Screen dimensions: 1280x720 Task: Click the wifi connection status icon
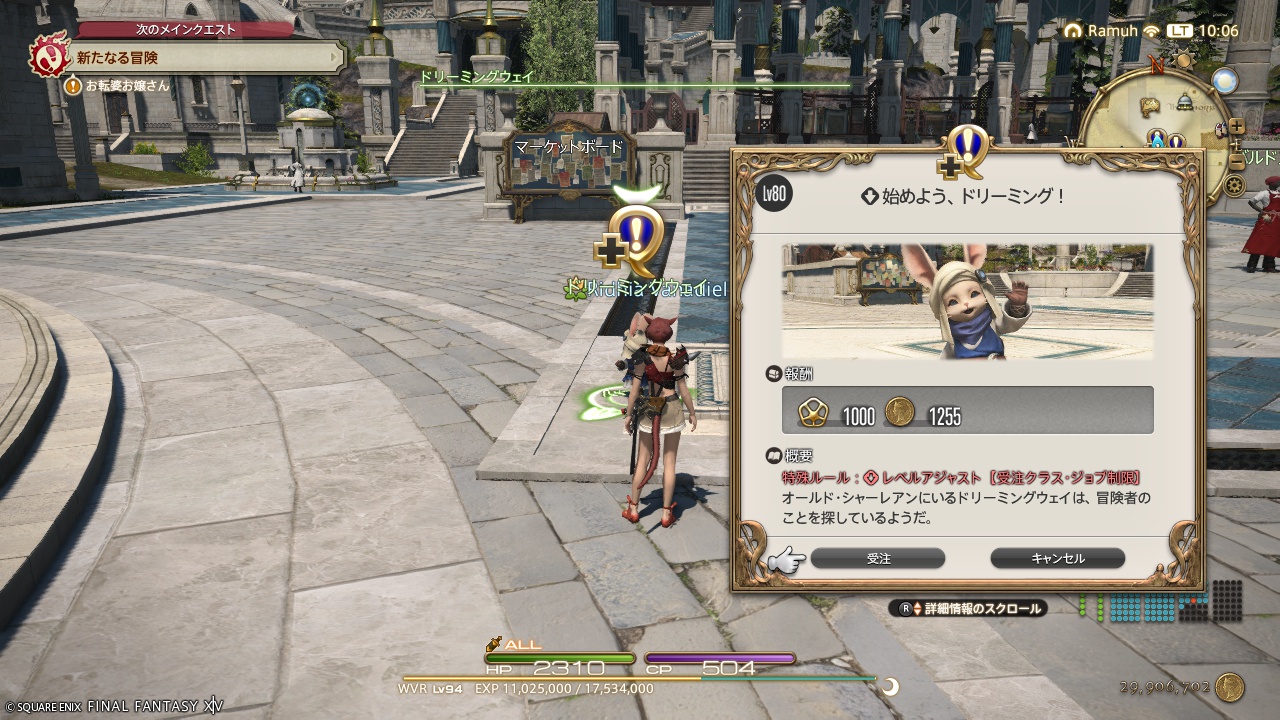point(1151,31)
